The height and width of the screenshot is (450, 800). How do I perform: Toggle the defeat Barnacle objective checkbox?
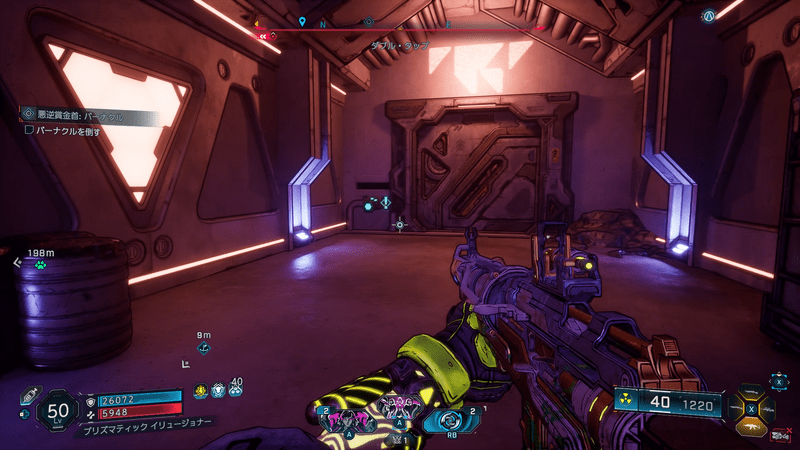pyautogui.click(x=29, y=130)
